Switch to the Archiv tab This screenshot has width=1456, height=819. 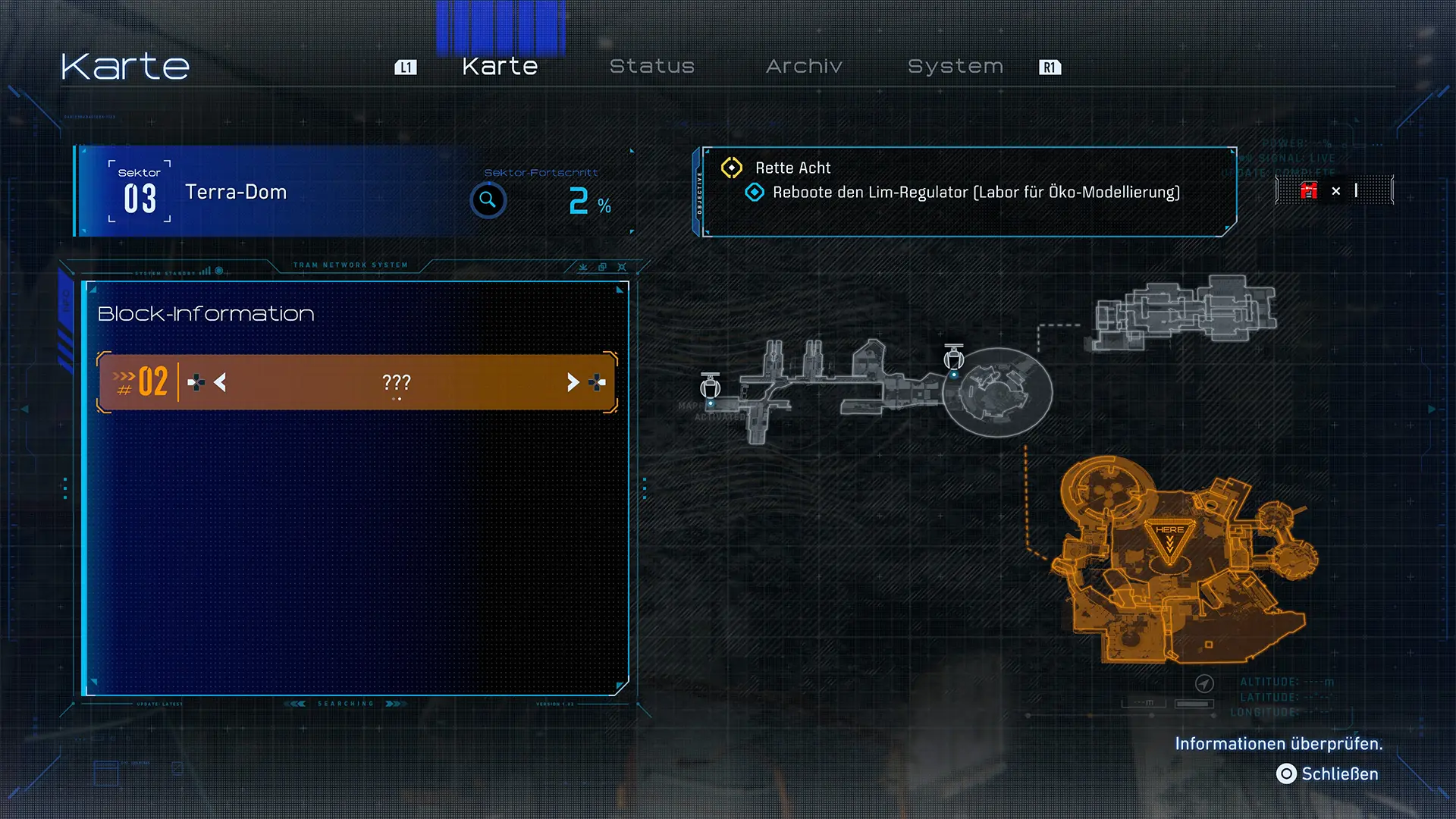point(804,67)
